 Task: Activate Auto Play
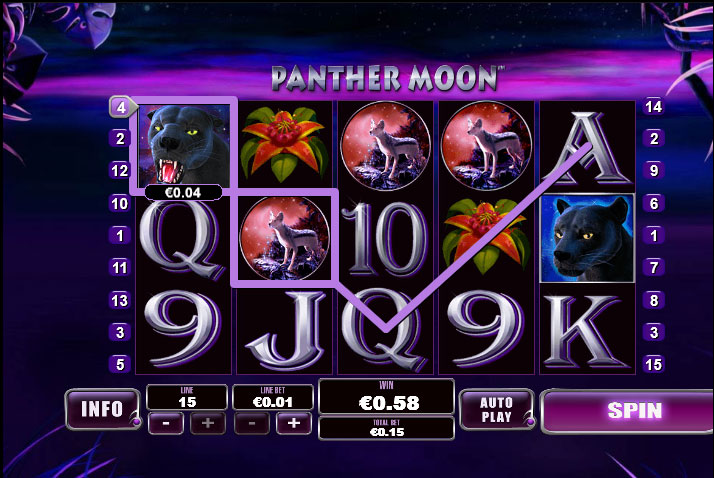pyautogui.click(x=496, y=408)
